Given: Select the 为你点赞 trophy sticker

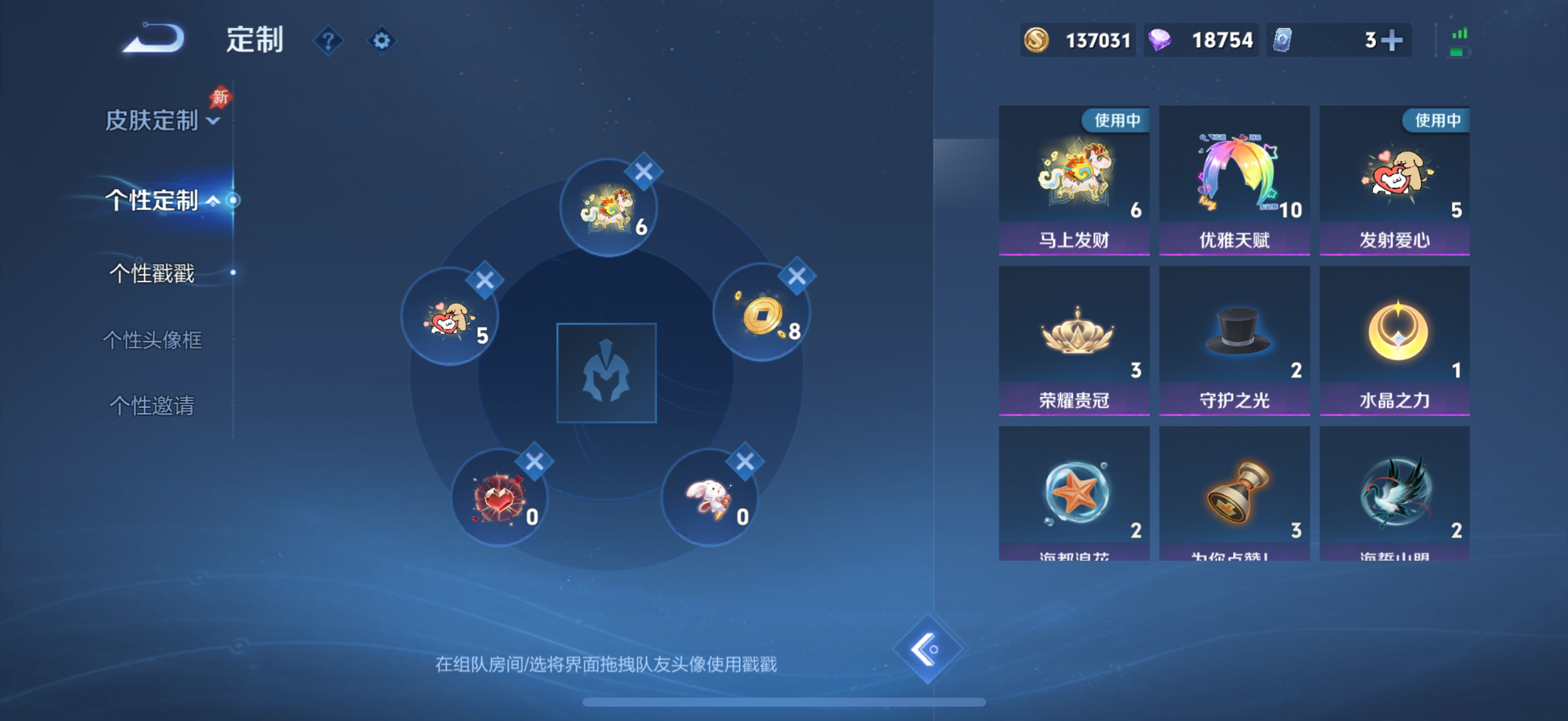Looking at the screenshot, I should pos(1234,493).
